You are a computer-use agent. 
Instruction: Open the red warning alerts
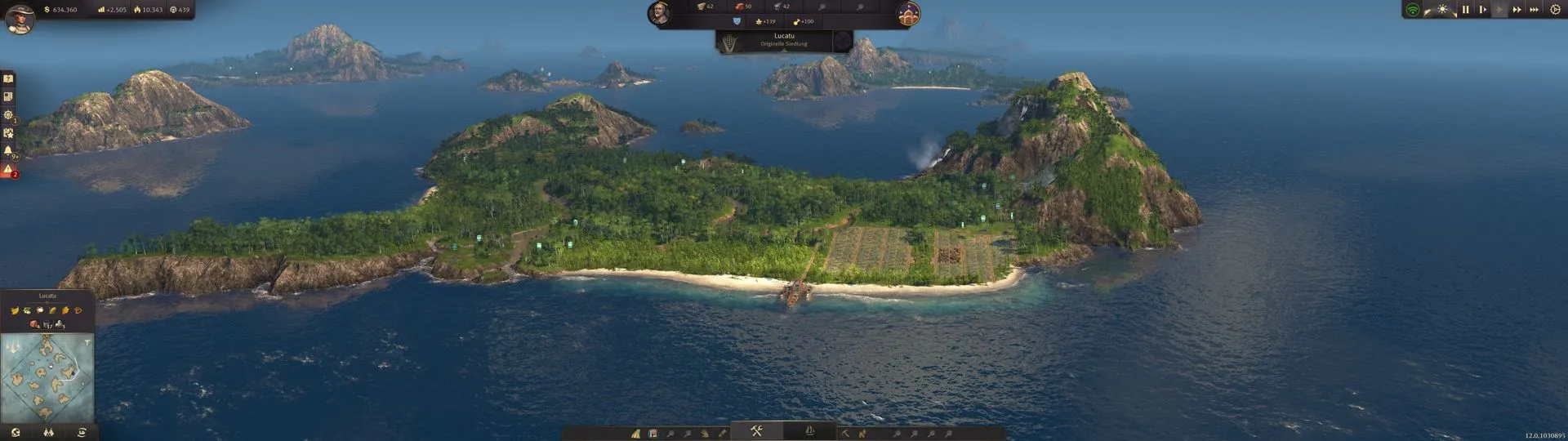8,170
